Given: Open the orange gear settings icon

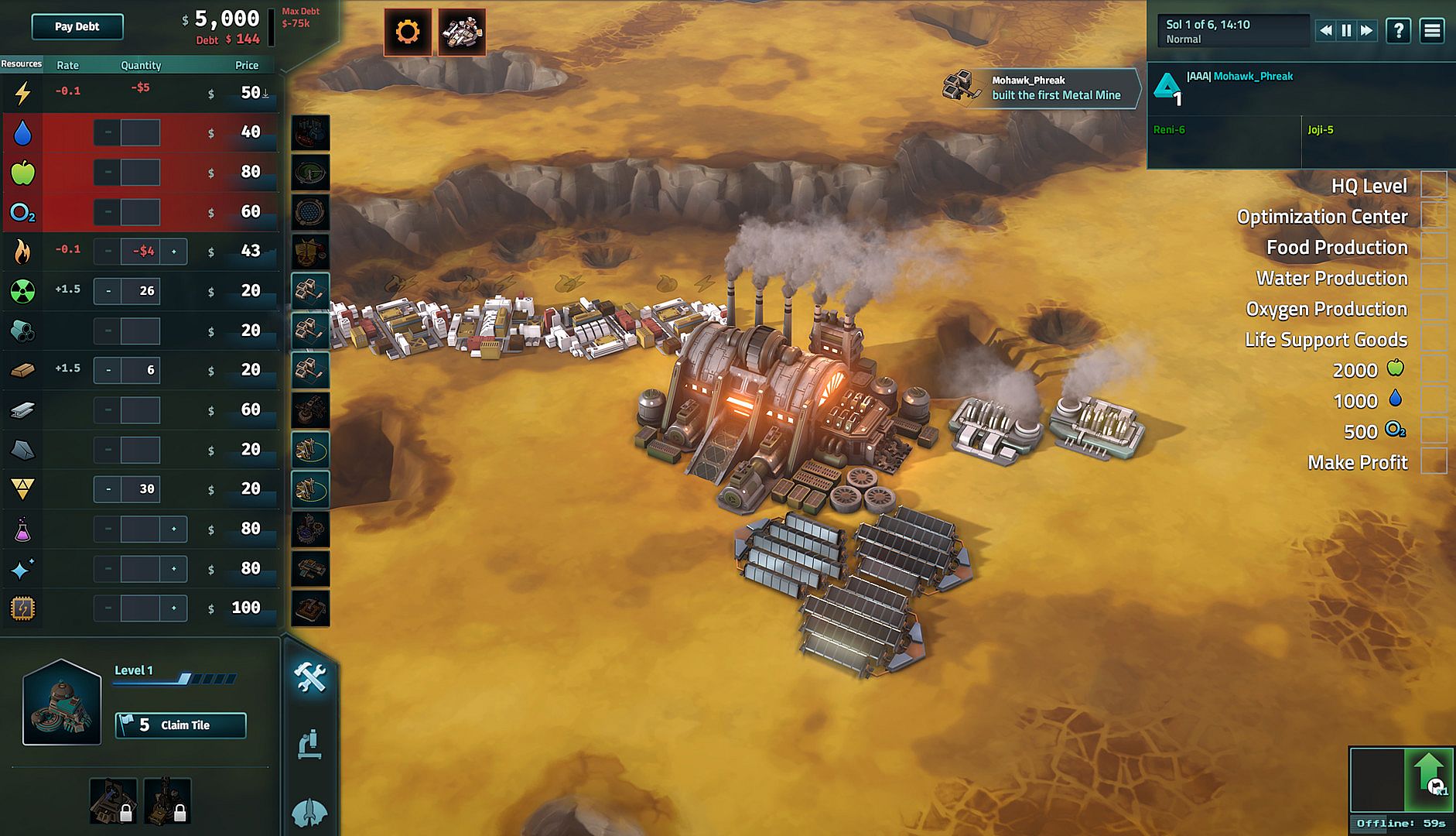Looking at the screenshot, I should 408,32.
